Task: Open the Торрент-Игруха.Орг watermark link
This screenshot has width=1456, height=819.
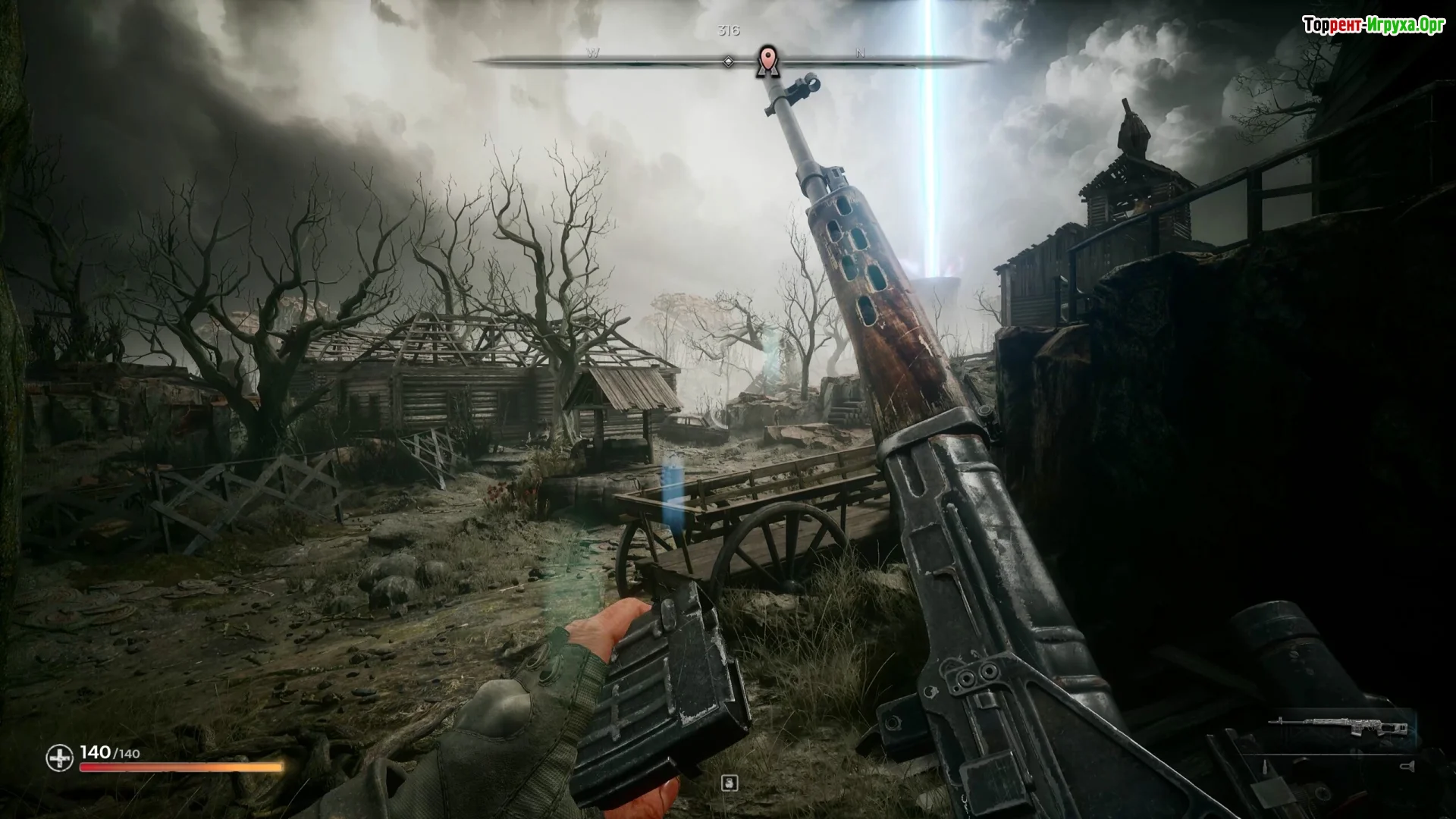Action: pyautogui.click(x=1373, y=26)
